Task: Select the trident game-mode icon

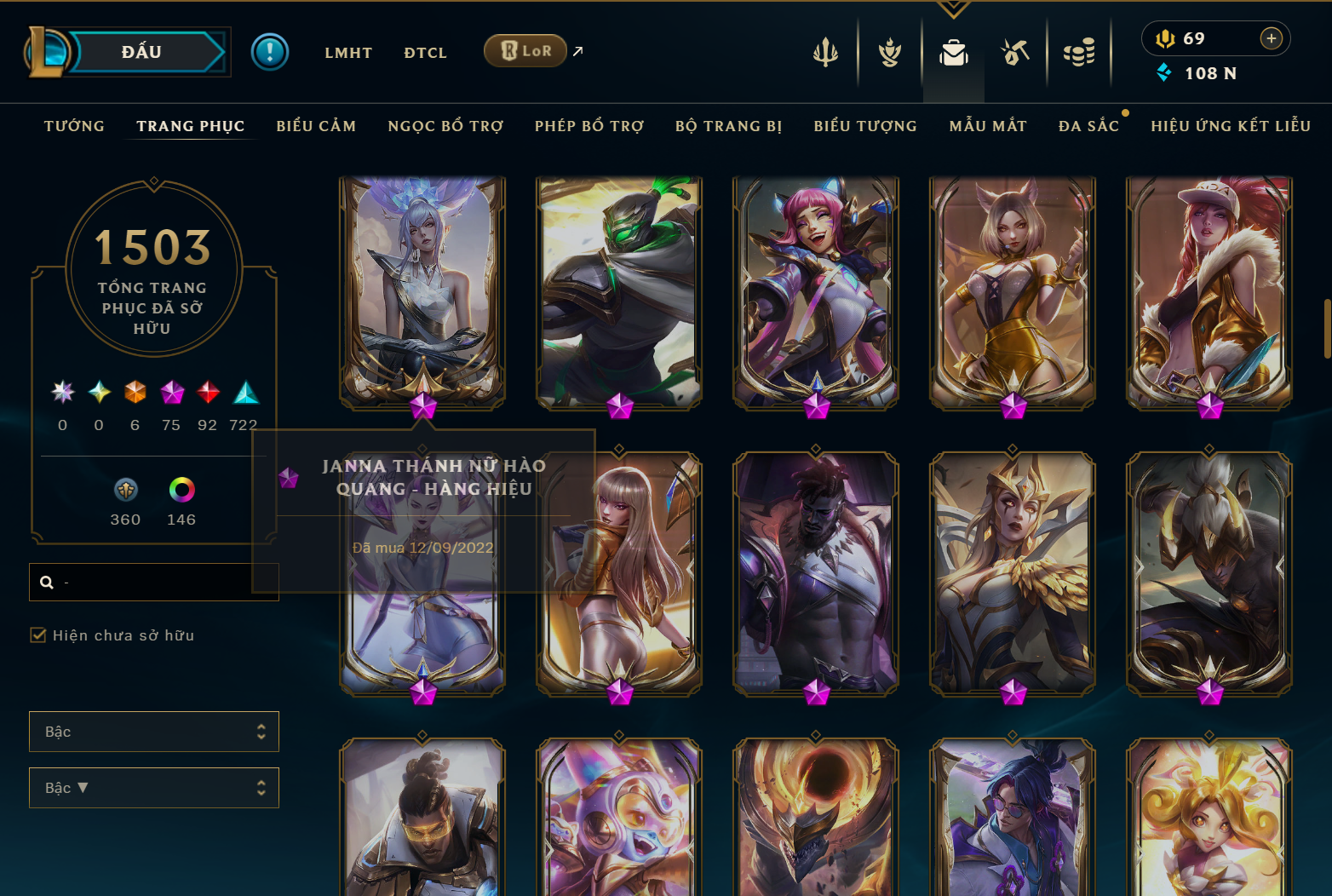Action: click(x=824, y=51)
